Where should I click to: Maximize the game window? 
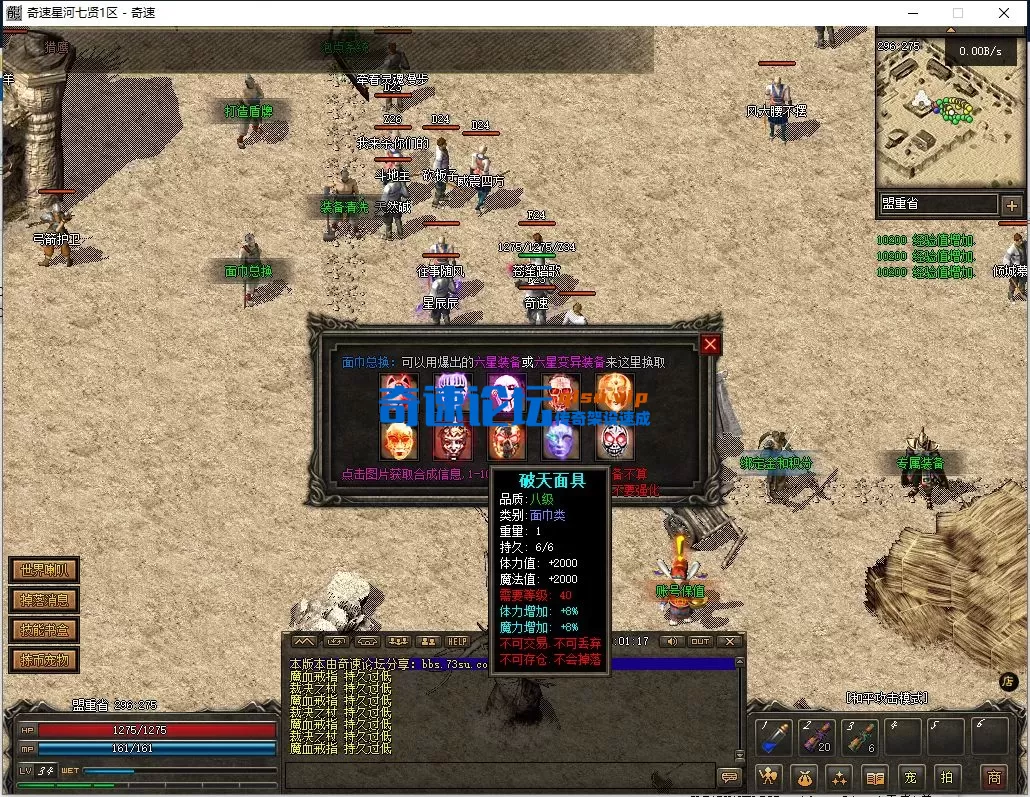(x=958, y=13)
